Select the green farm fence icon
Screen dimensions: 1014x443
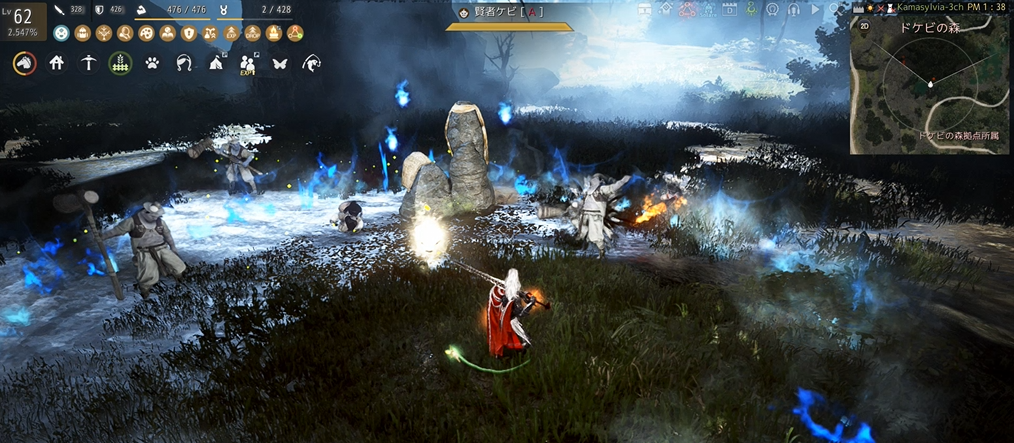[x=120, y=63]
